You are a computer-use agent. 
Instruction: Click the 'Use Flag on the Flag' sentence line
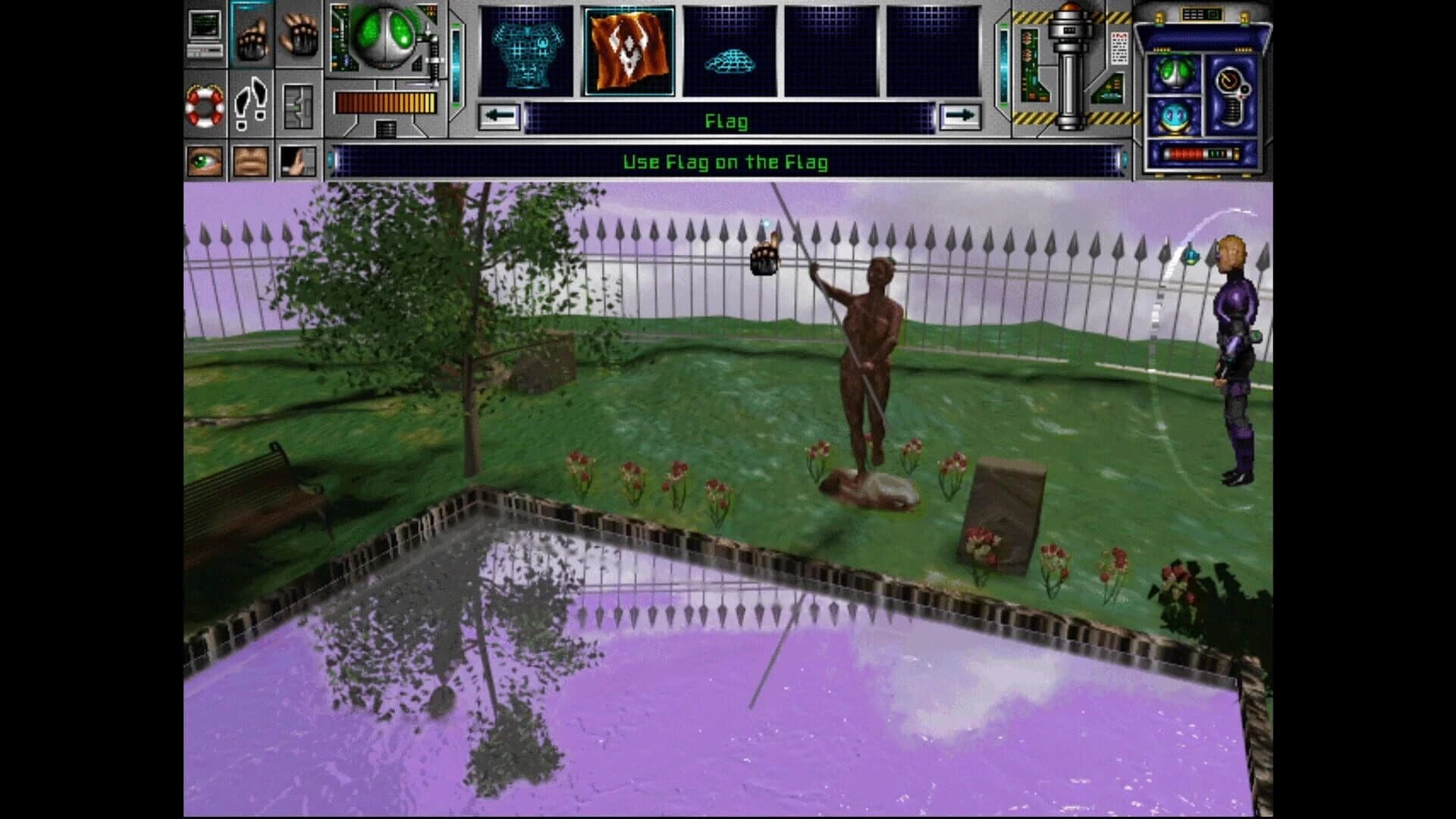(726, 161)
